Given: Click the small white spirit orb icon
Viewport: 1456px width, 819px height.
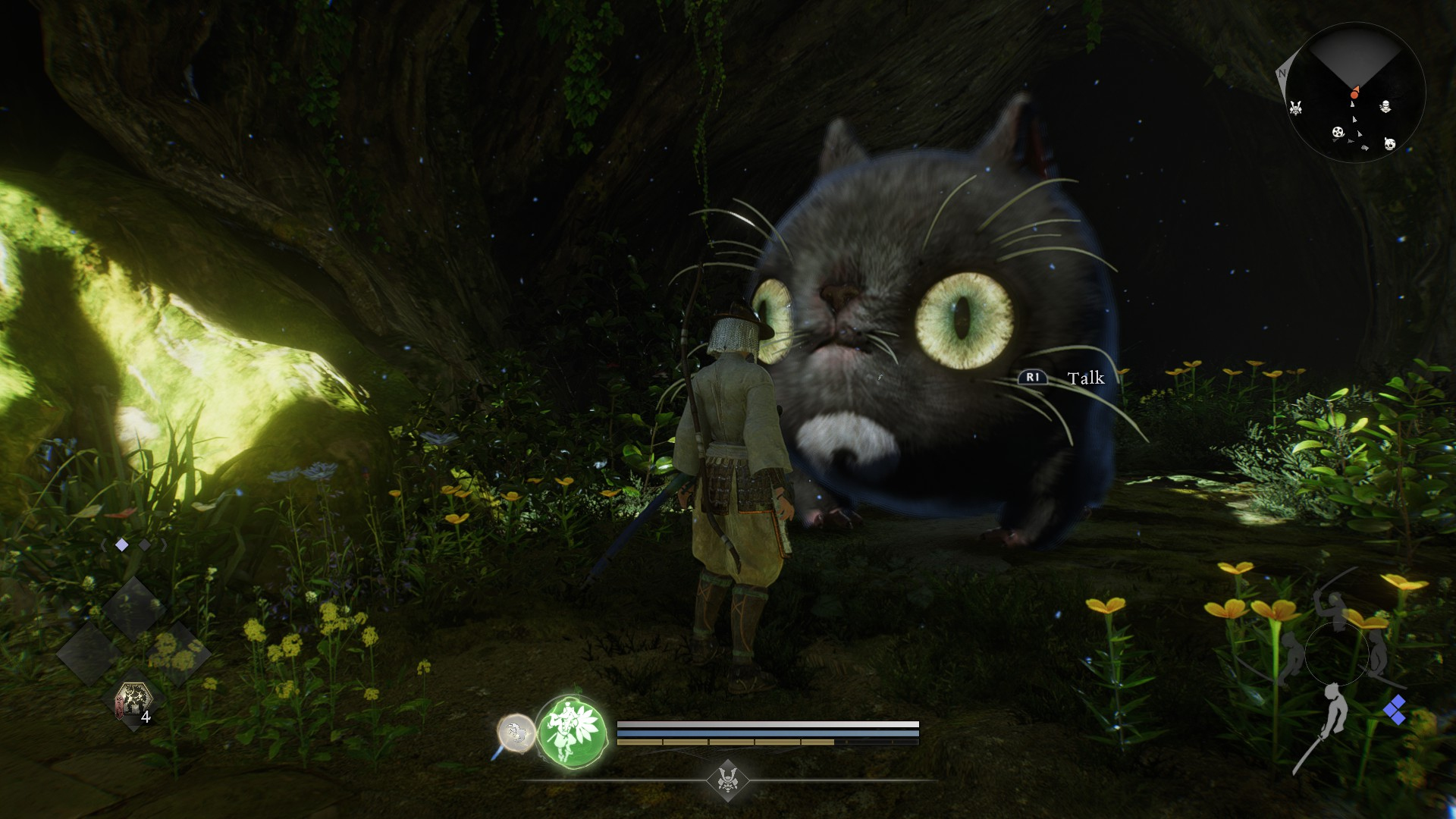Looking at the screenshot, I should (515, 733).
